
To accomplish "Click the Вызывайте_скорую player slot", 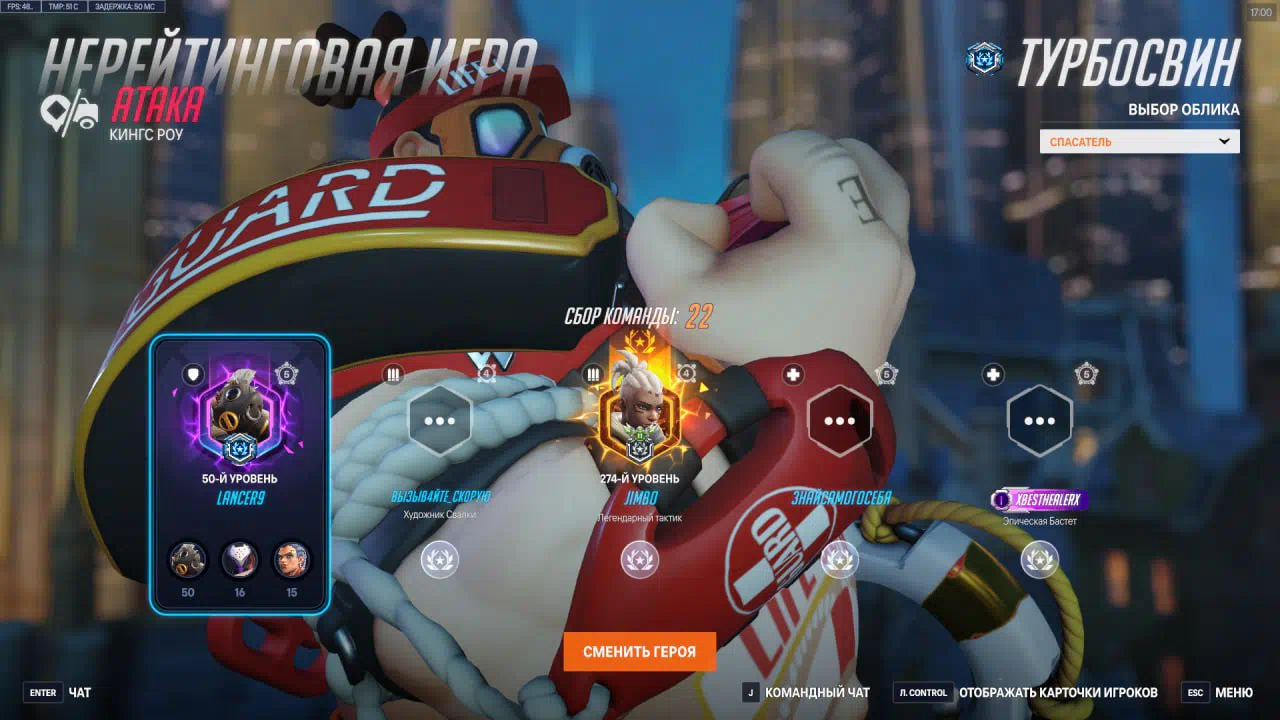I will [440, 421].
